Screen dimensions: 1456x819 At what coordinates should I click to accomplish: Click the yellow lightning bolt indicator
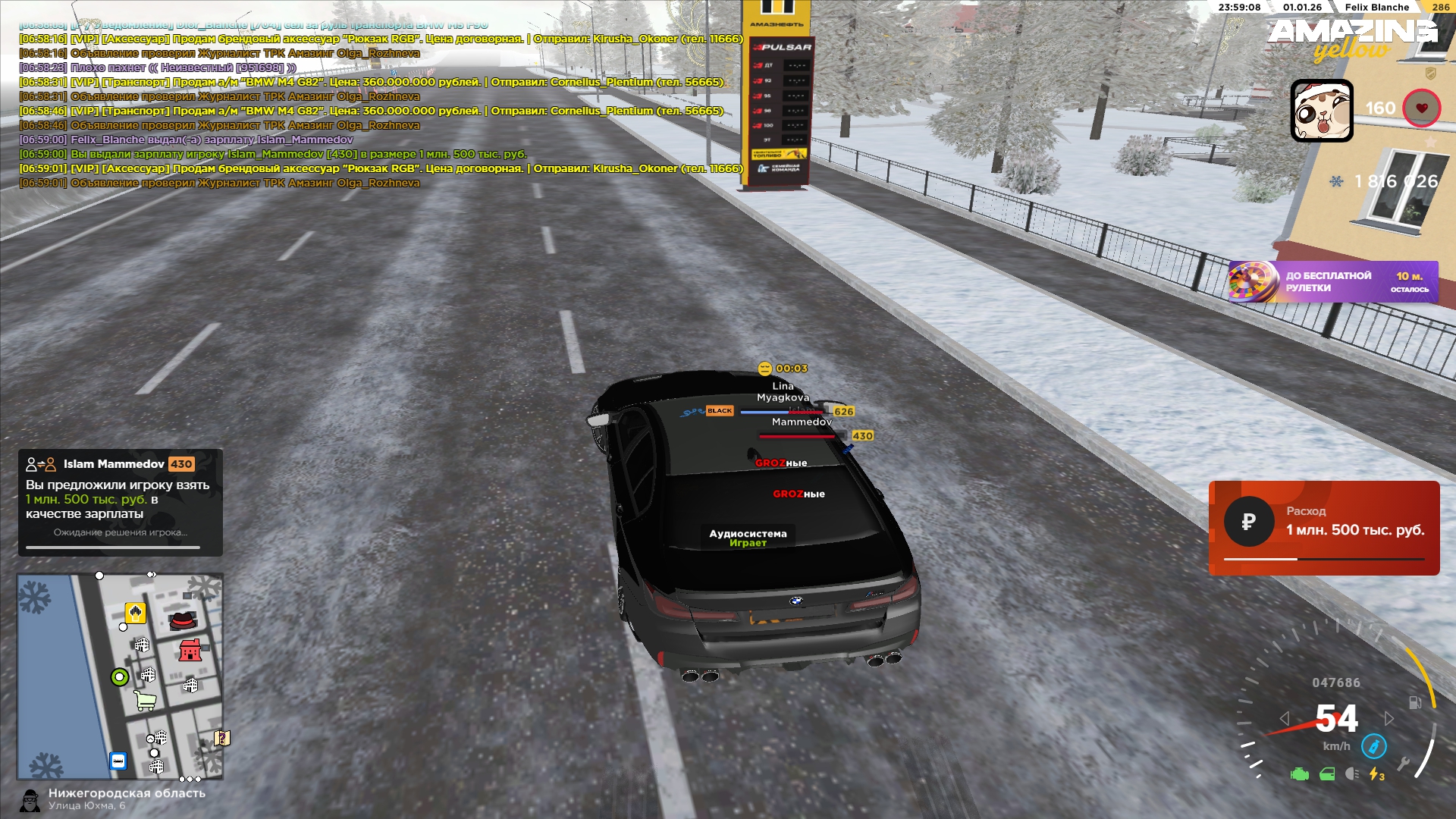click(x=1376, y=774)
